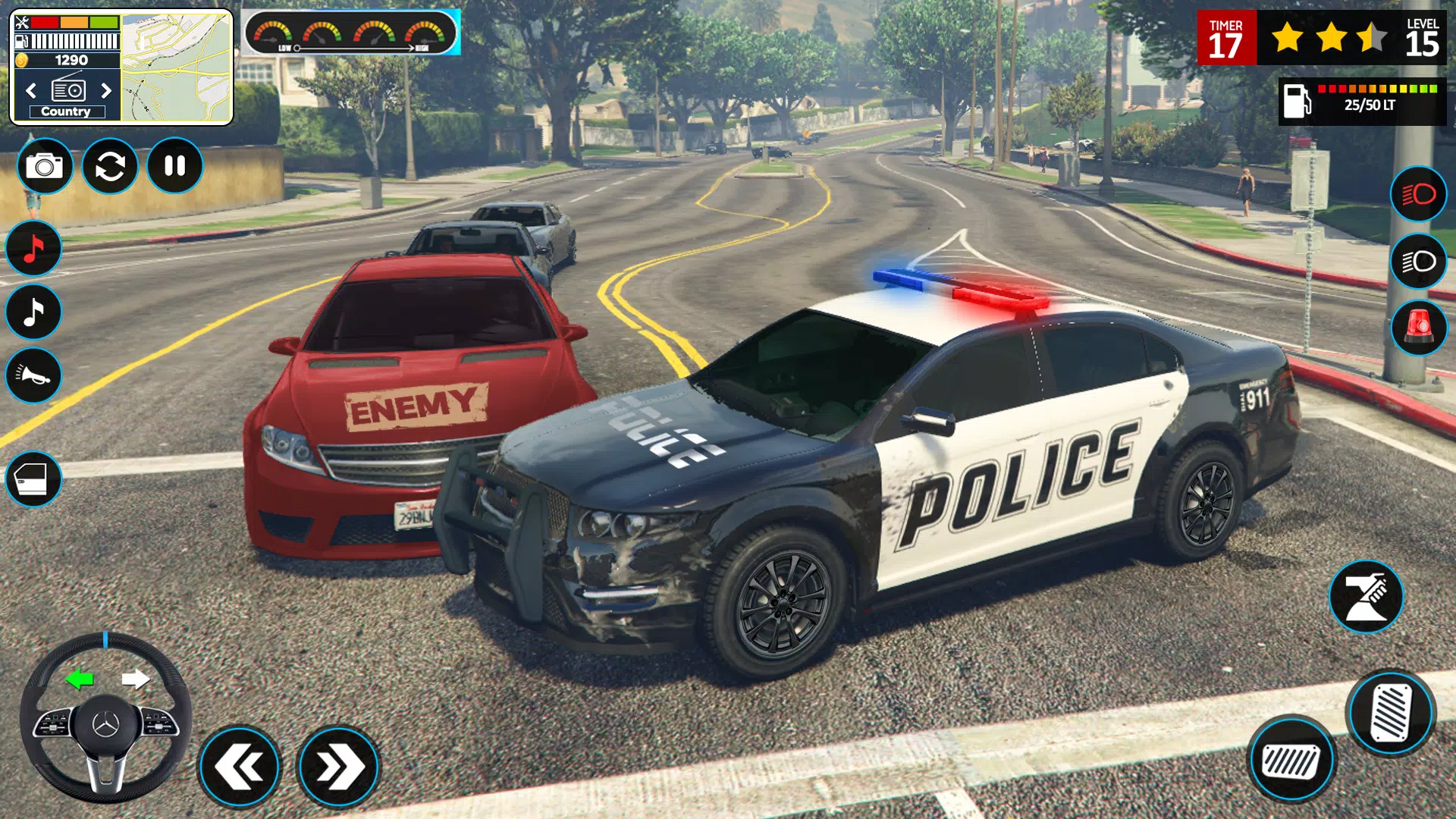Toggle the red music note sound
The width and height of the screenshot is (1456, 819).
(x=33, y=247)
